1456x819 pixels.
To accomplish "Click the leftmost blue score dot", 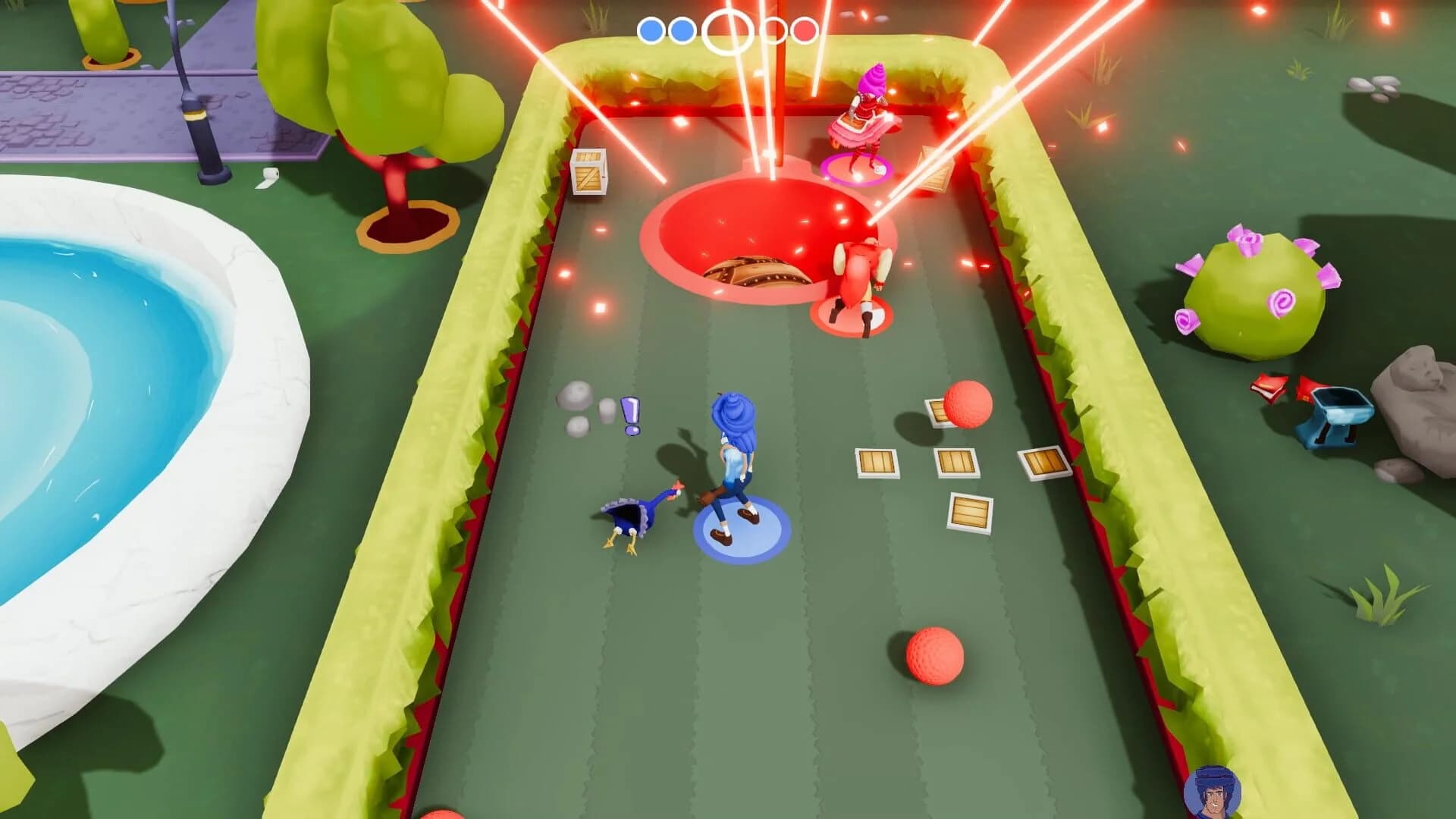I will coord(651,31).
